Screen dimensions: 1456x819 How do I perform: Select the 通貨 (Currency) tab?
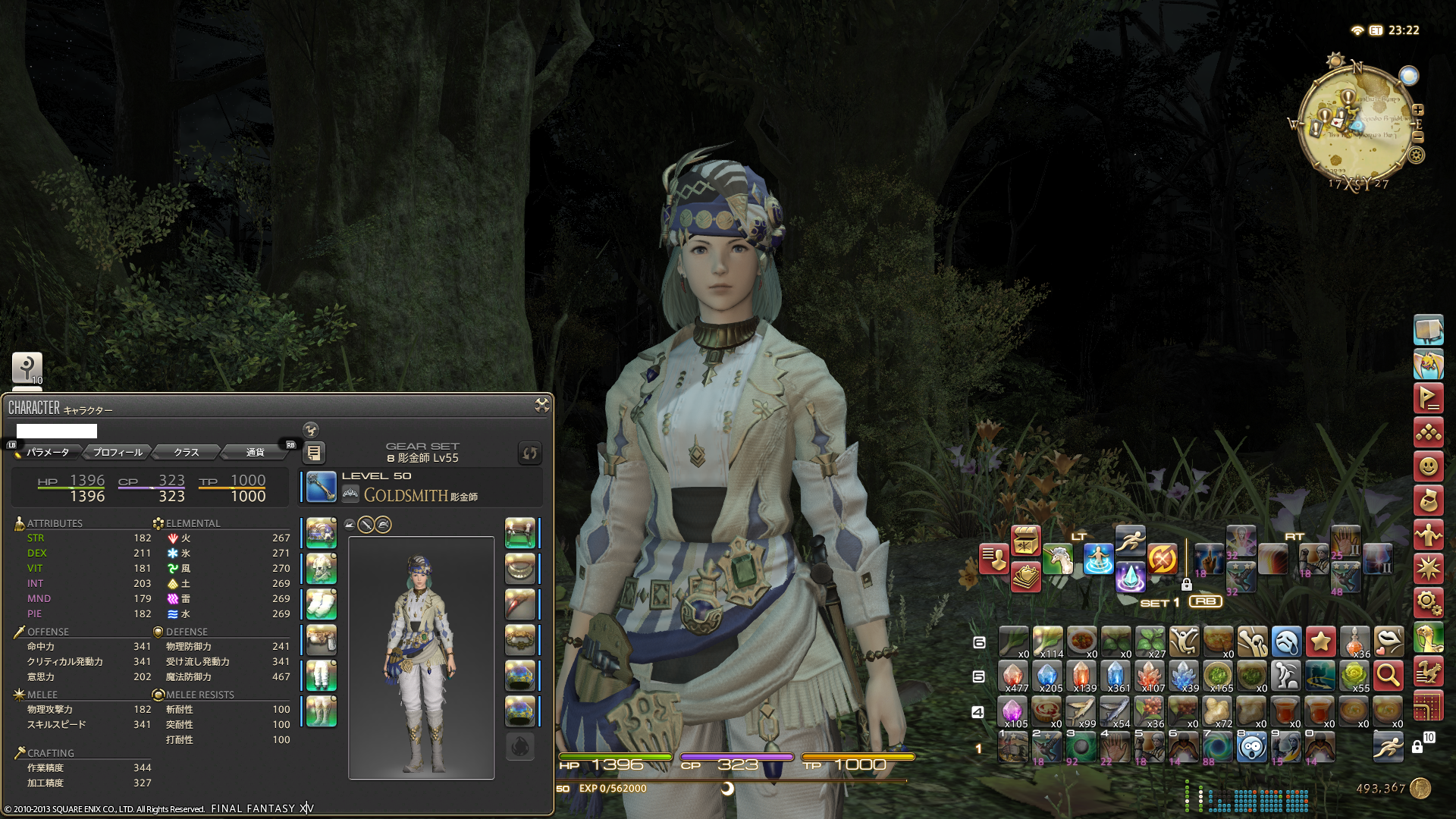[x=255, y=452]
